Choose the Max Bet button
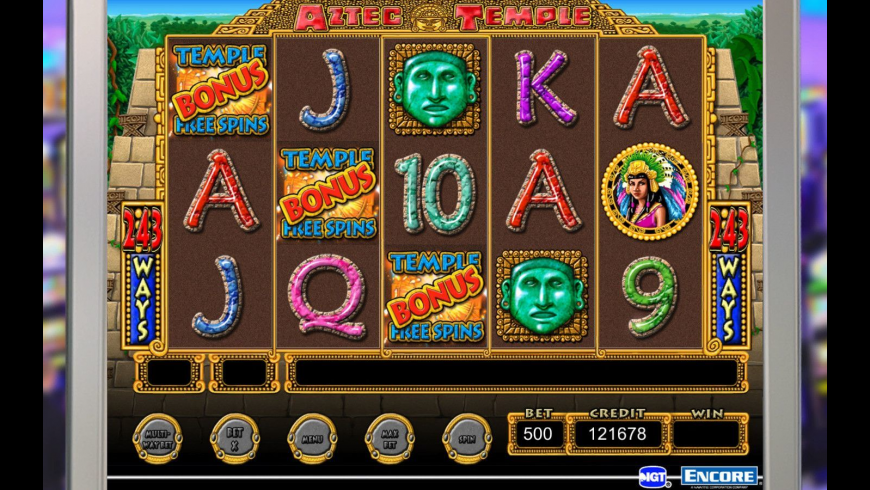 (390, 438)
